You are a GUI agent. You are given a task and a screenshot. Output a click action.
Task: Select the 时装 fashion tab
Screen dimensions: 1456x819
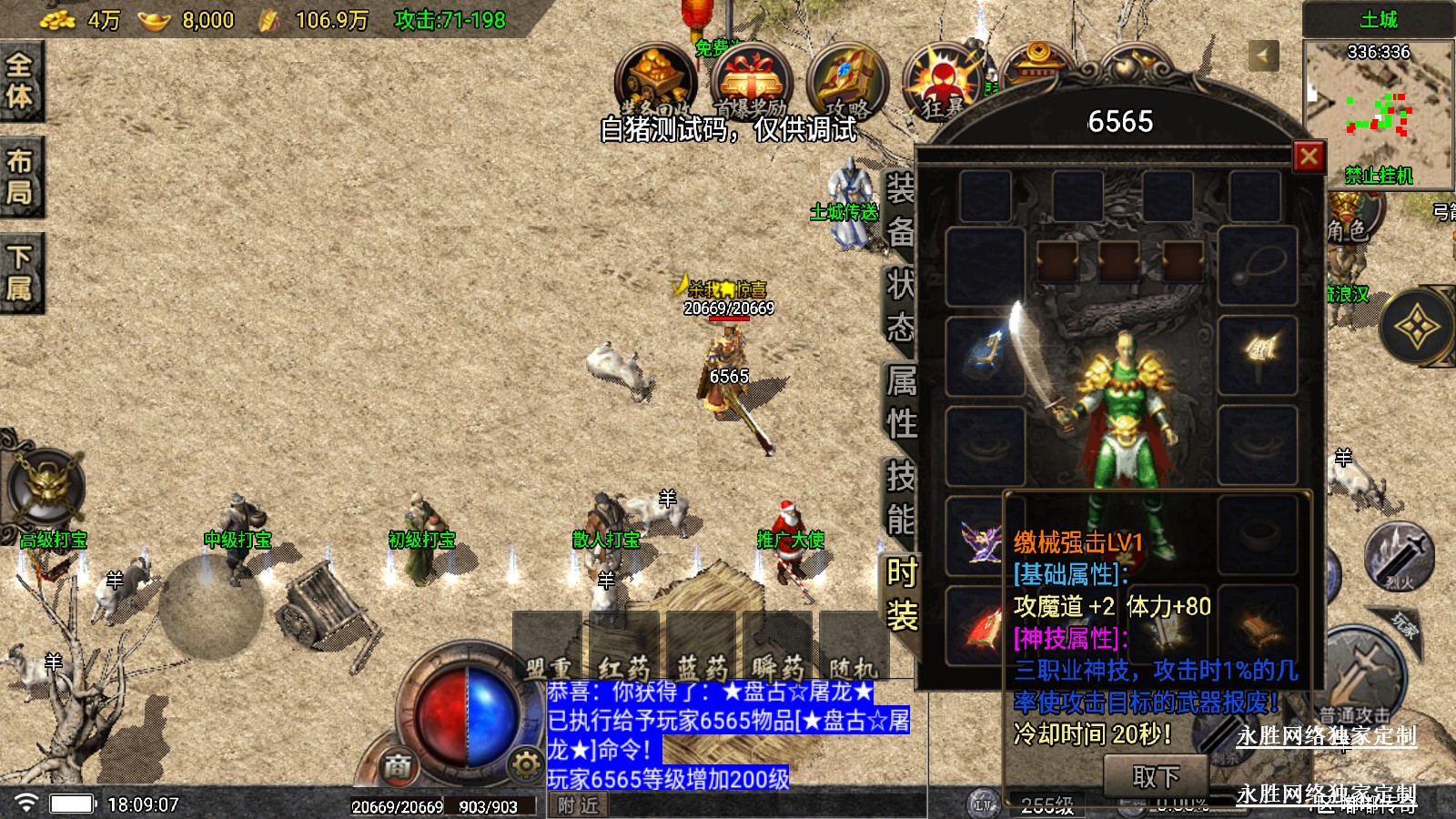(901, 594)
